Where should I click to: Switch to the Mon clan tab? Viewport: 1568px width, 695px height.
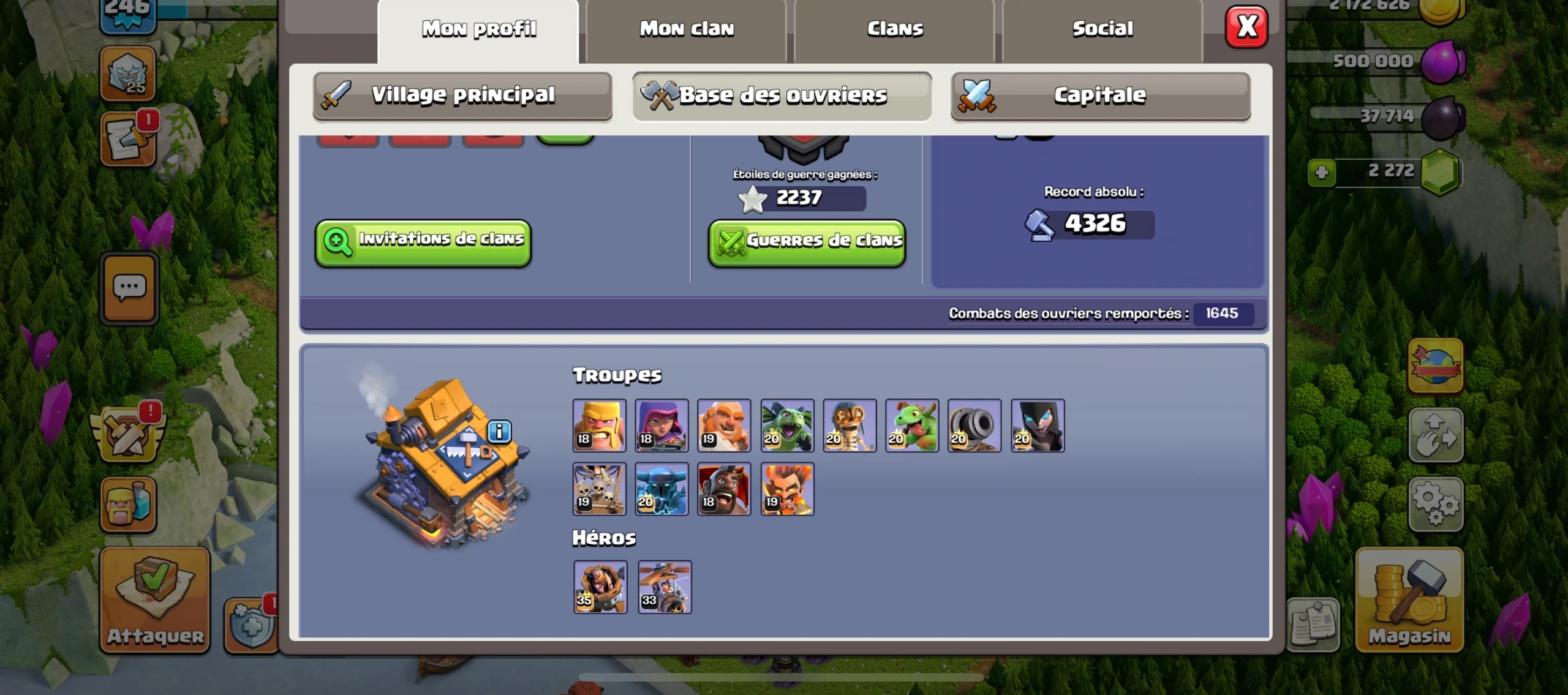686,29
